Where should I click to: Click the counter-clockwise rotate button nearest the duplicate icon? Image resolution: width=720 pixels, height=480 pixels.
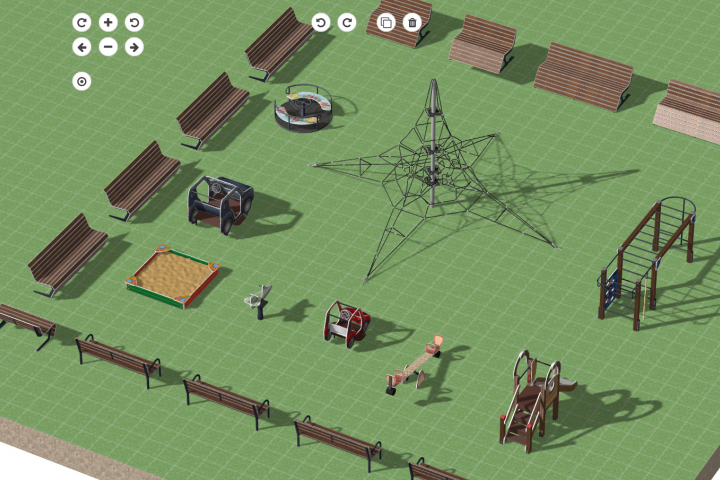pos(321,22)
